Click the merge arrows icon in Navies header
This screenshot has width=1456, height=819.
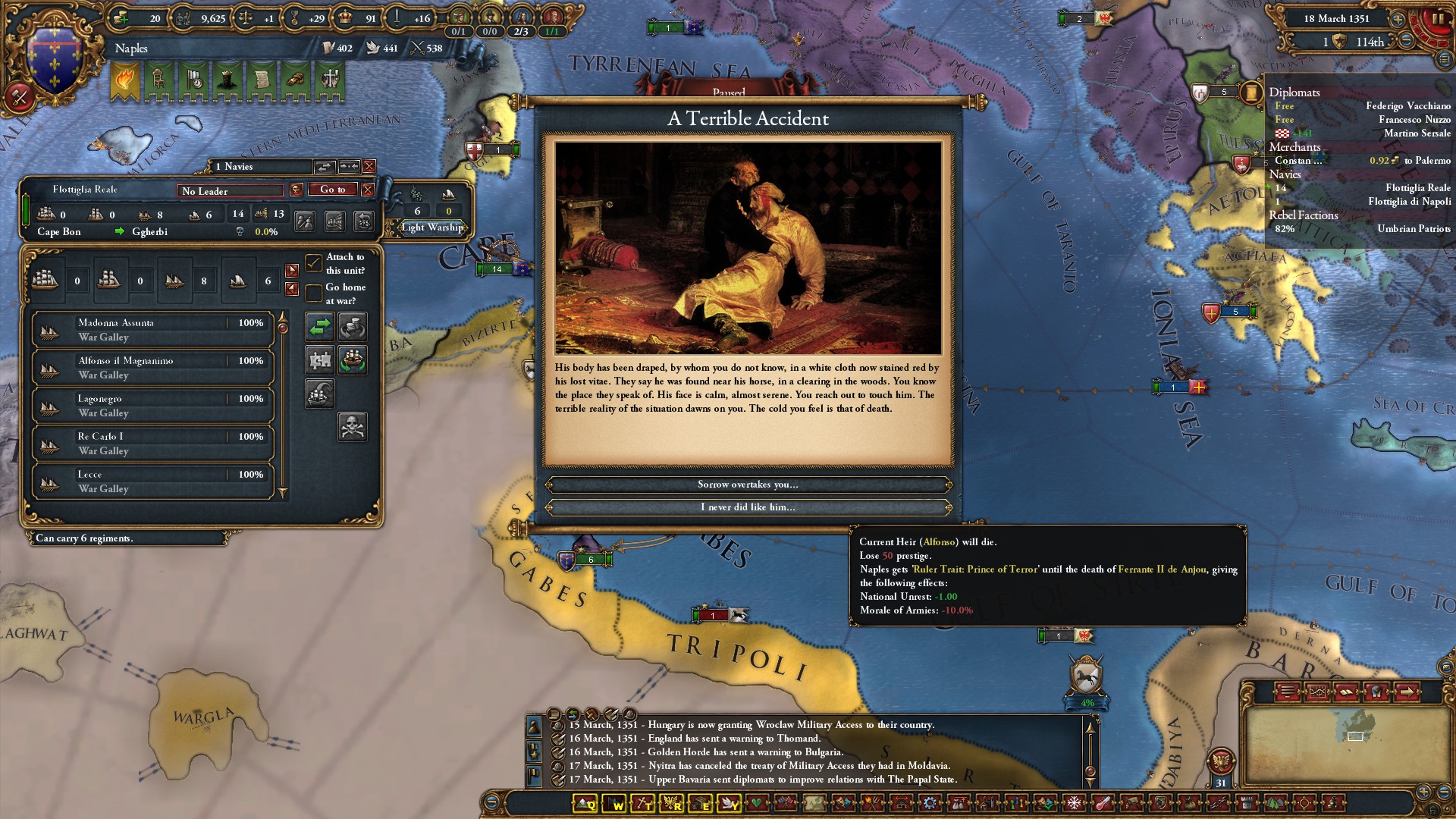click(325, 166)
